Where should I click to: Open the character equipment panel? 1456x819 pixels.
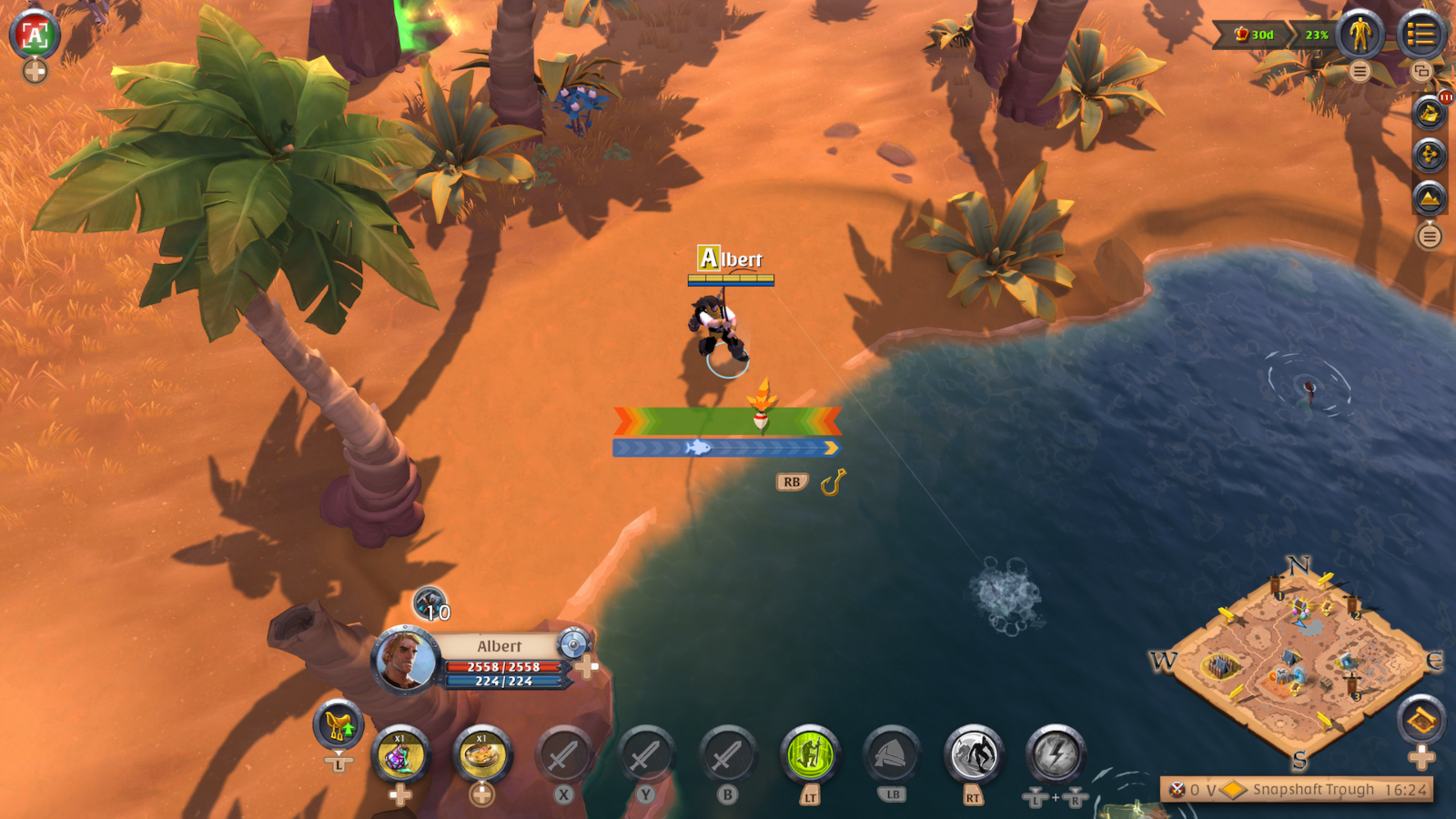[x=1359, y=34]
